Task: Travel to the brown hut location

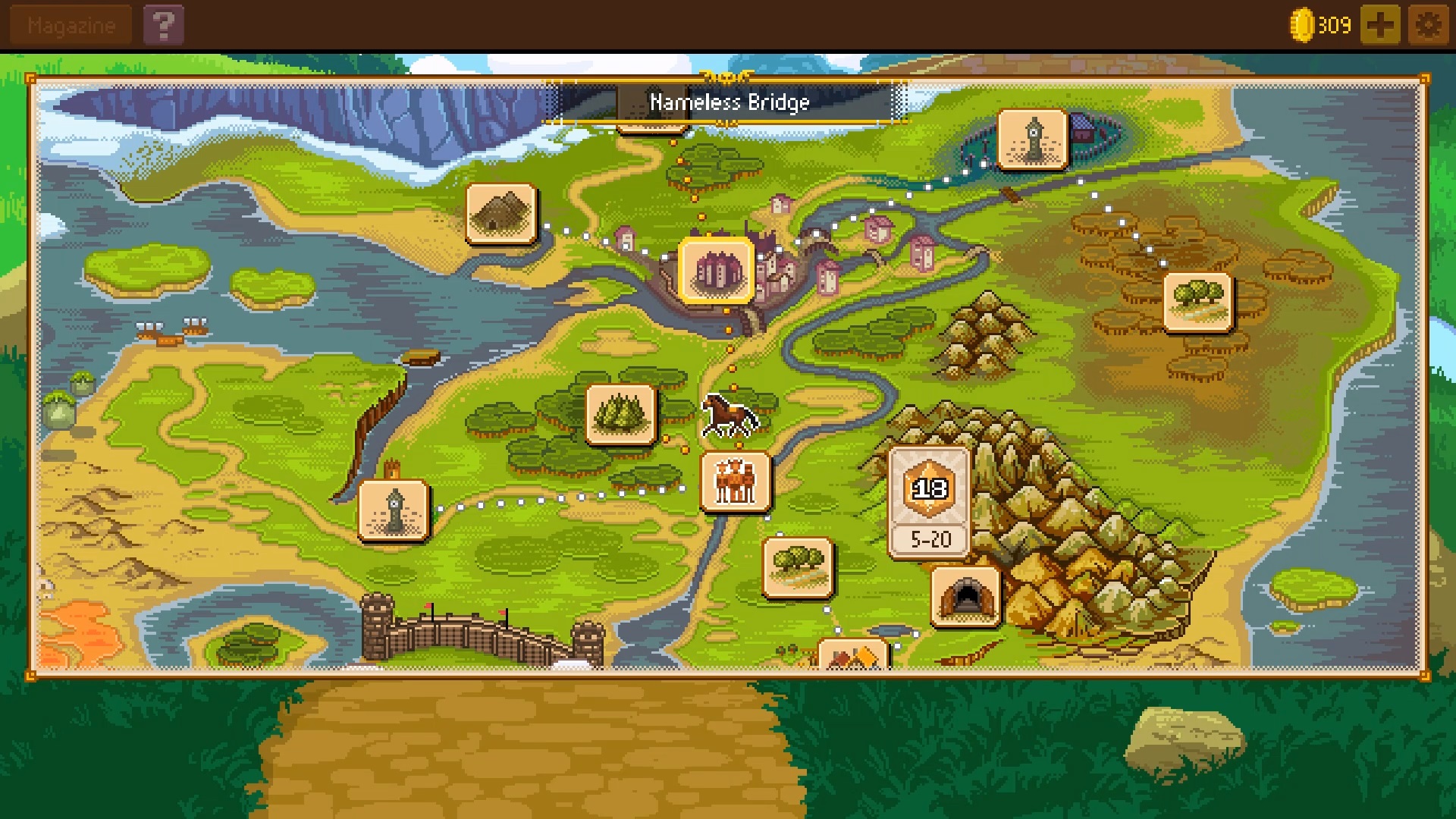Action: pyautogui.click(x=501, y=213)
